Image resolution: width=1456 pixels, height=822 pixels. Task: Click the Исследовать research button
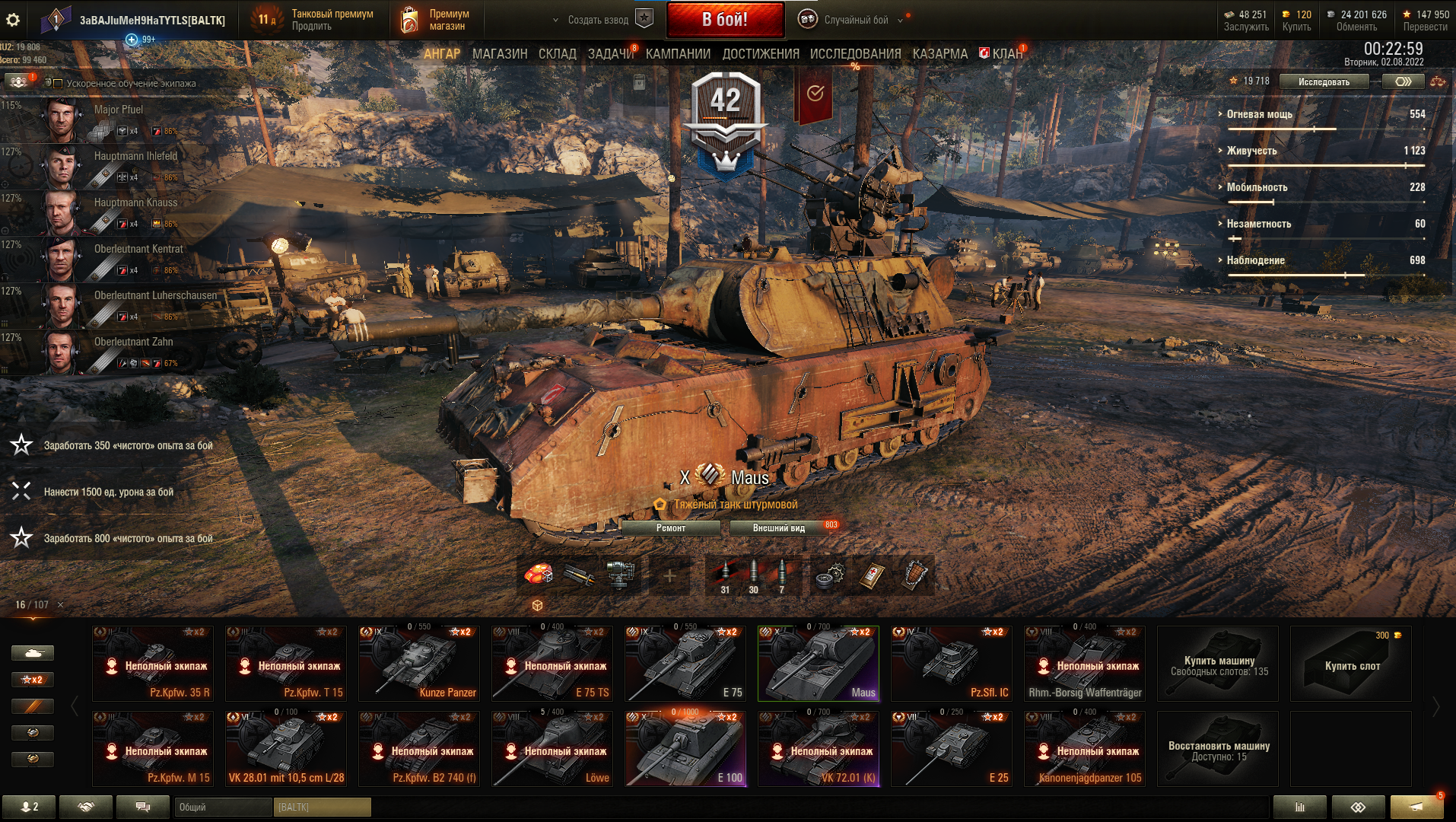point(1324,81)
